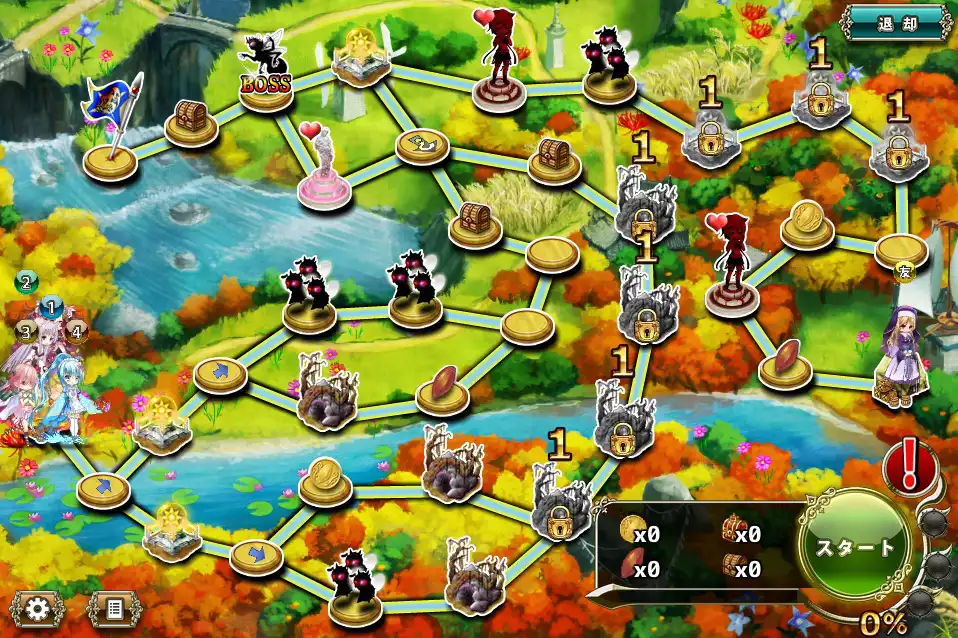Open the gear settings menu
Image resolution: width=958 pixels, height=638 pixels.
click(39, 607)
